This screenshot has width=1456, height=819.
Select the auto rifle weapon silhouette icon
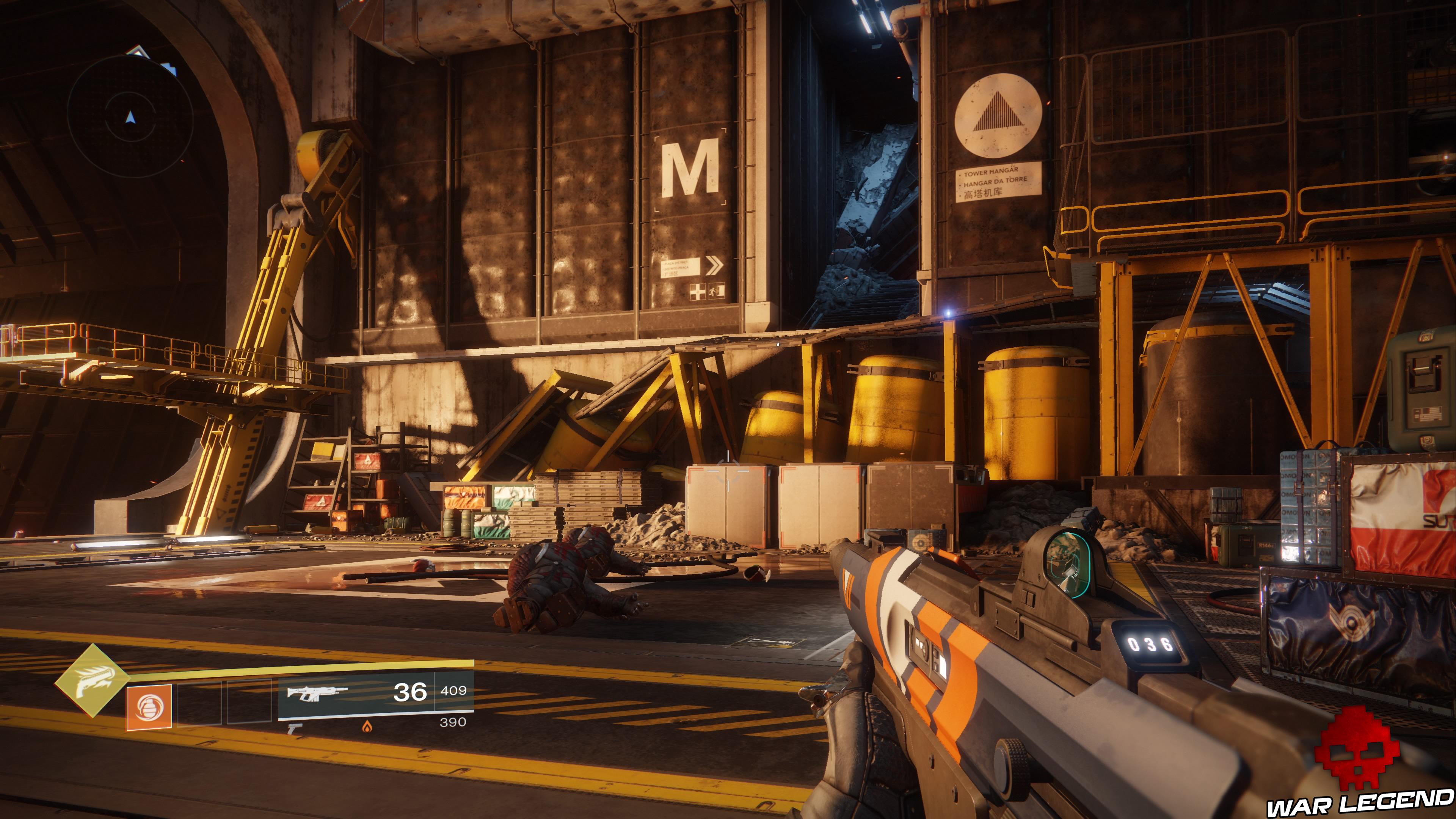click(317, 696)
